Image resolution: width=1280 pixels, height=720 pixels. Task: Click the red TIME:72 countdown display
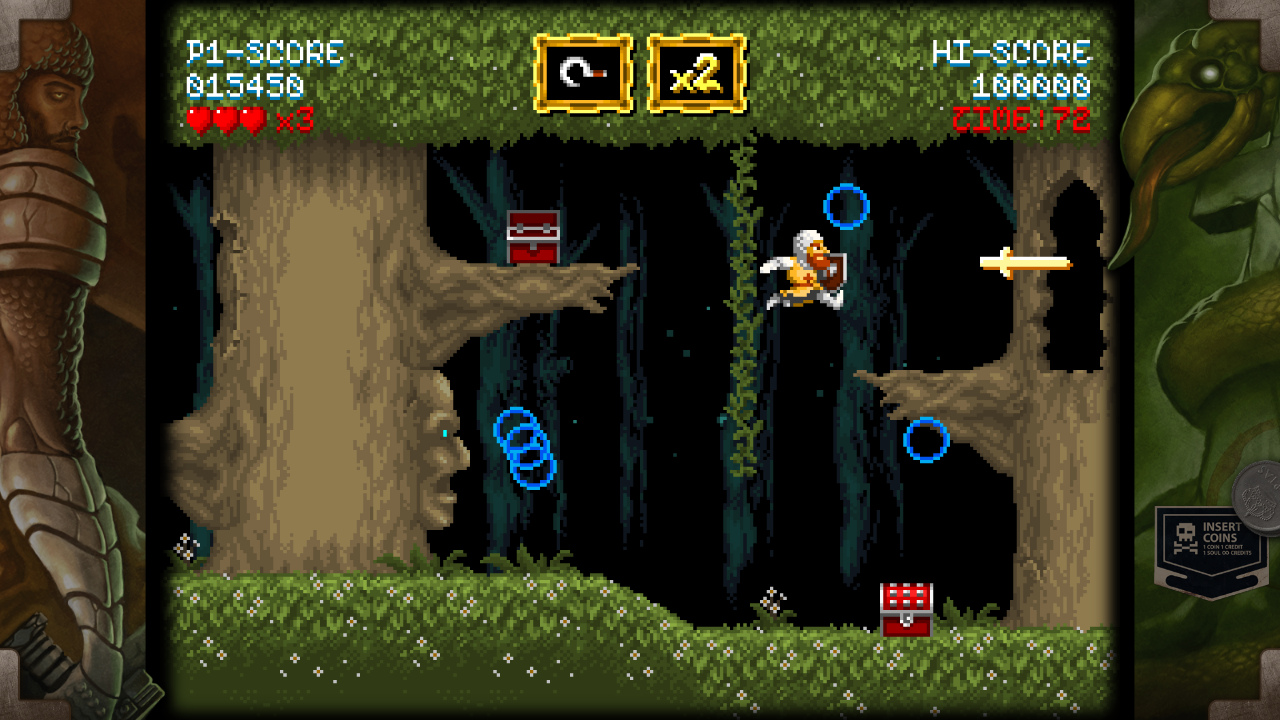click(1020, 120)
